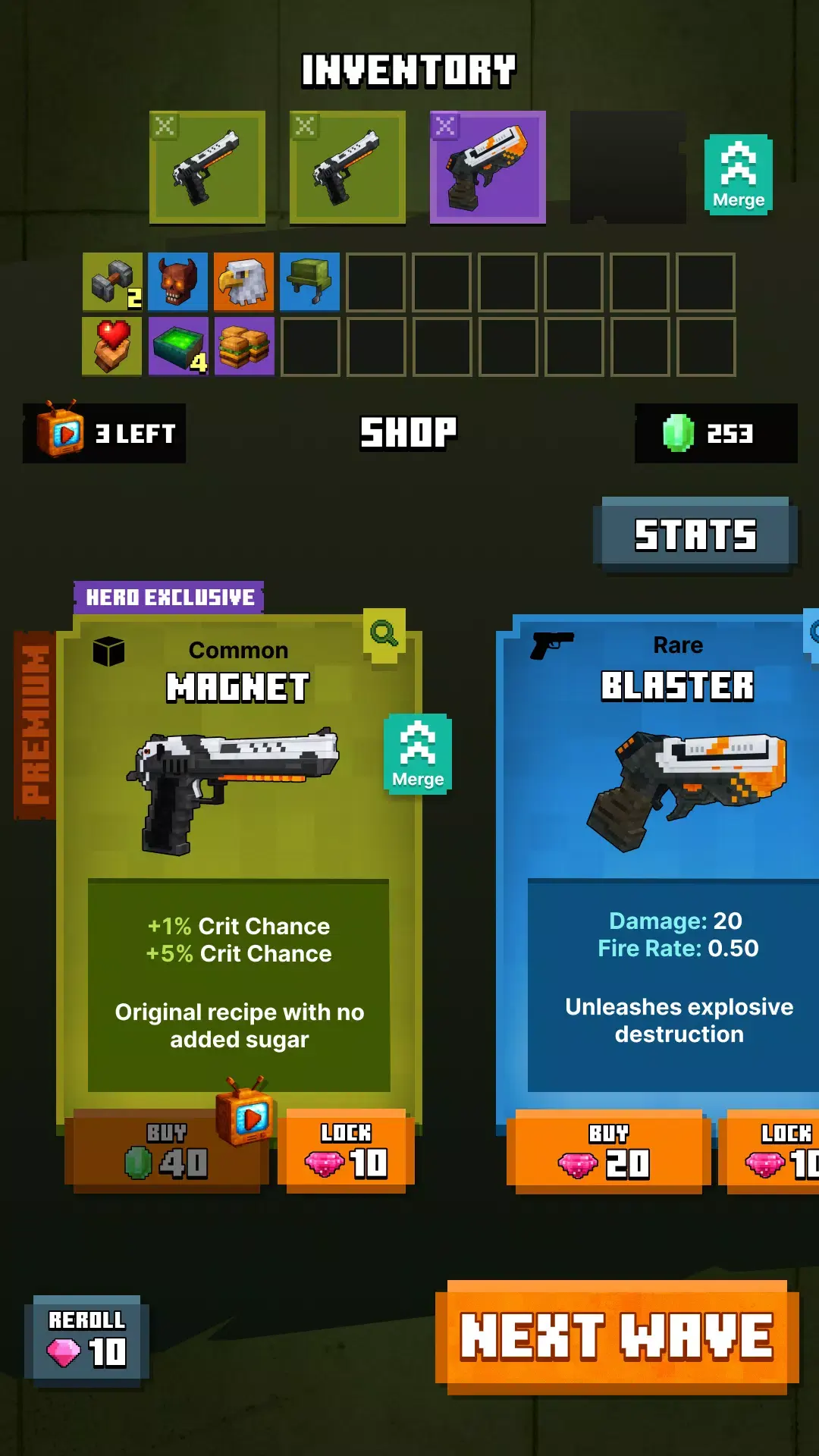Buy the Blaster for 20 gems
Viewport: 819px width, 1456px height.
(x=607, y=1151)
